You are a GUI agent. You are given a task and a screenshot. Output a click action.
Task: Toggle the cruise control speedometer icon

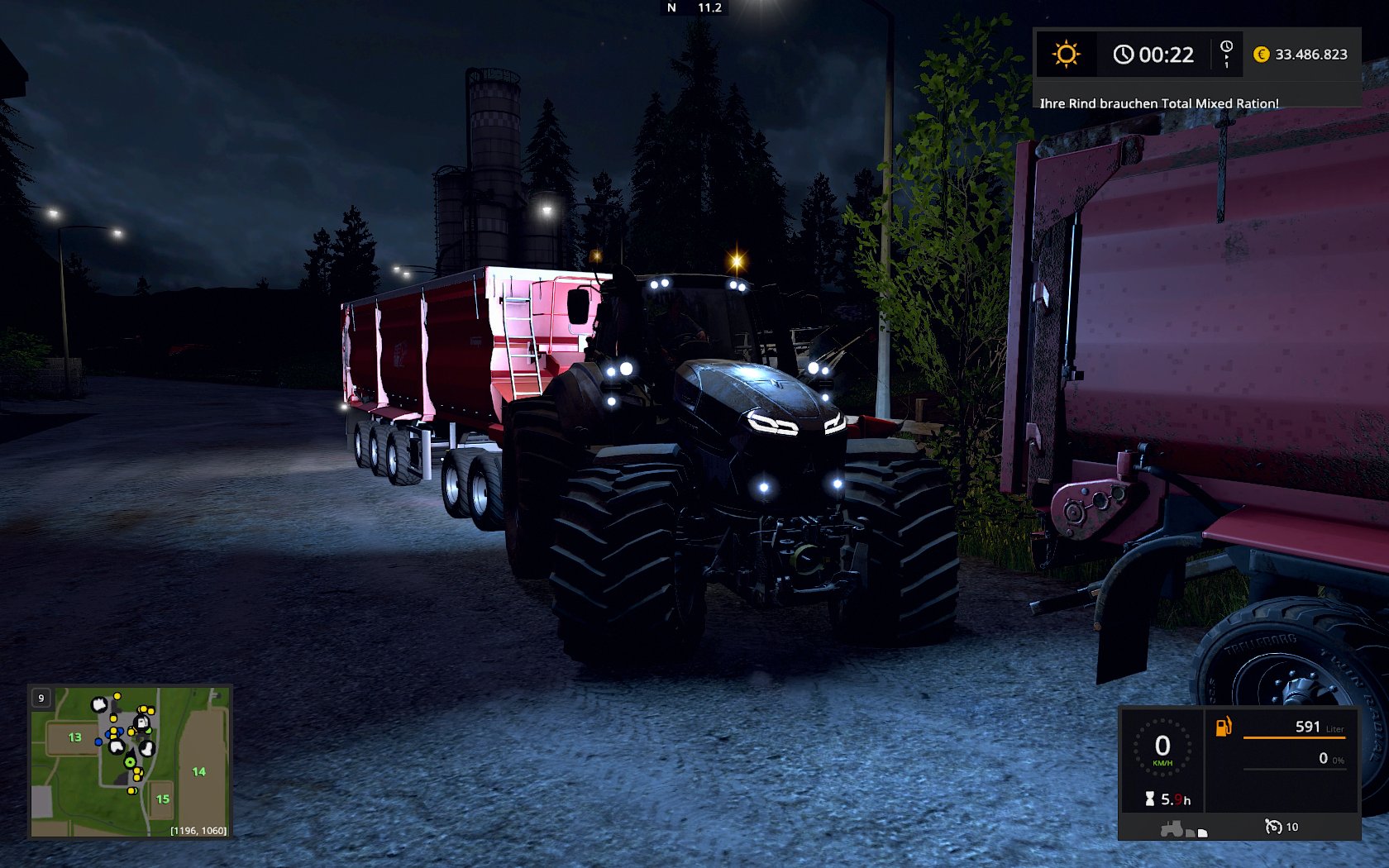click(1273, 826)
